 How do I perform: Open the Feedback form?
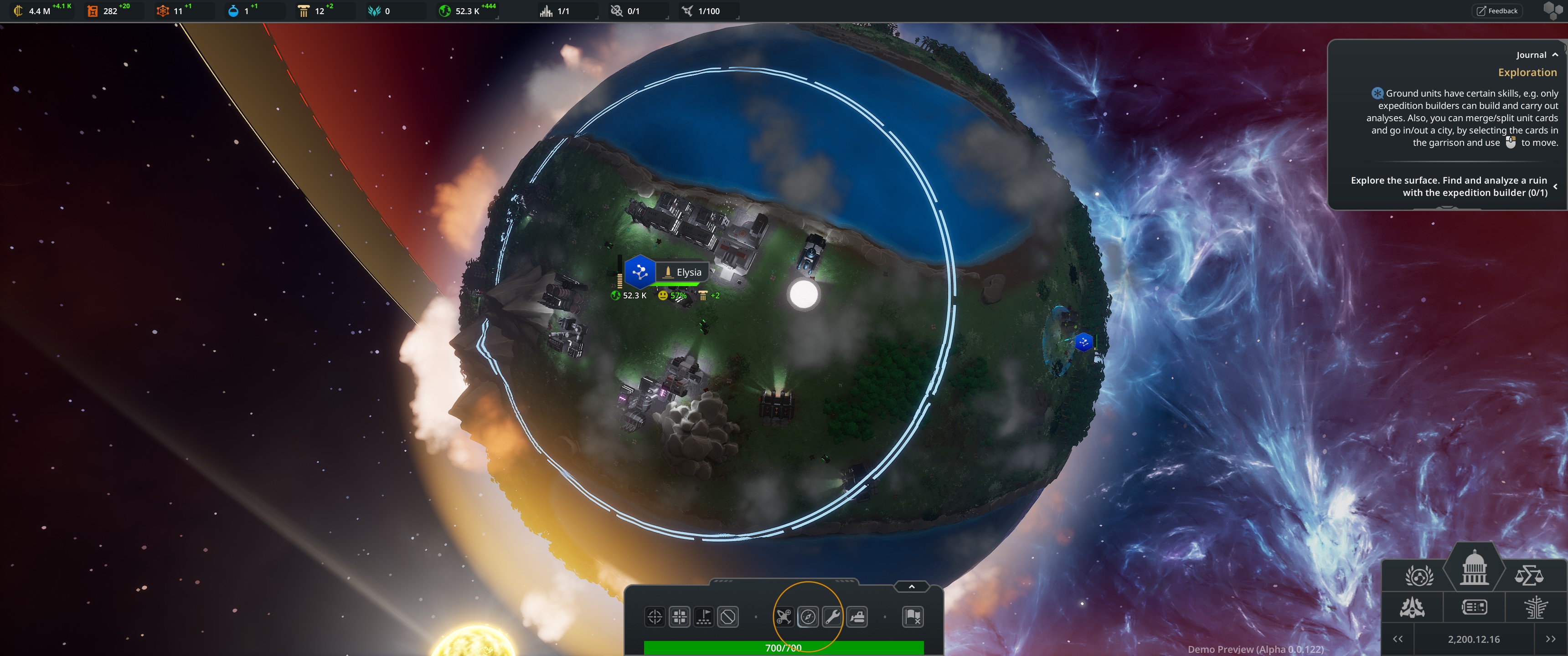coord(1497,11)
